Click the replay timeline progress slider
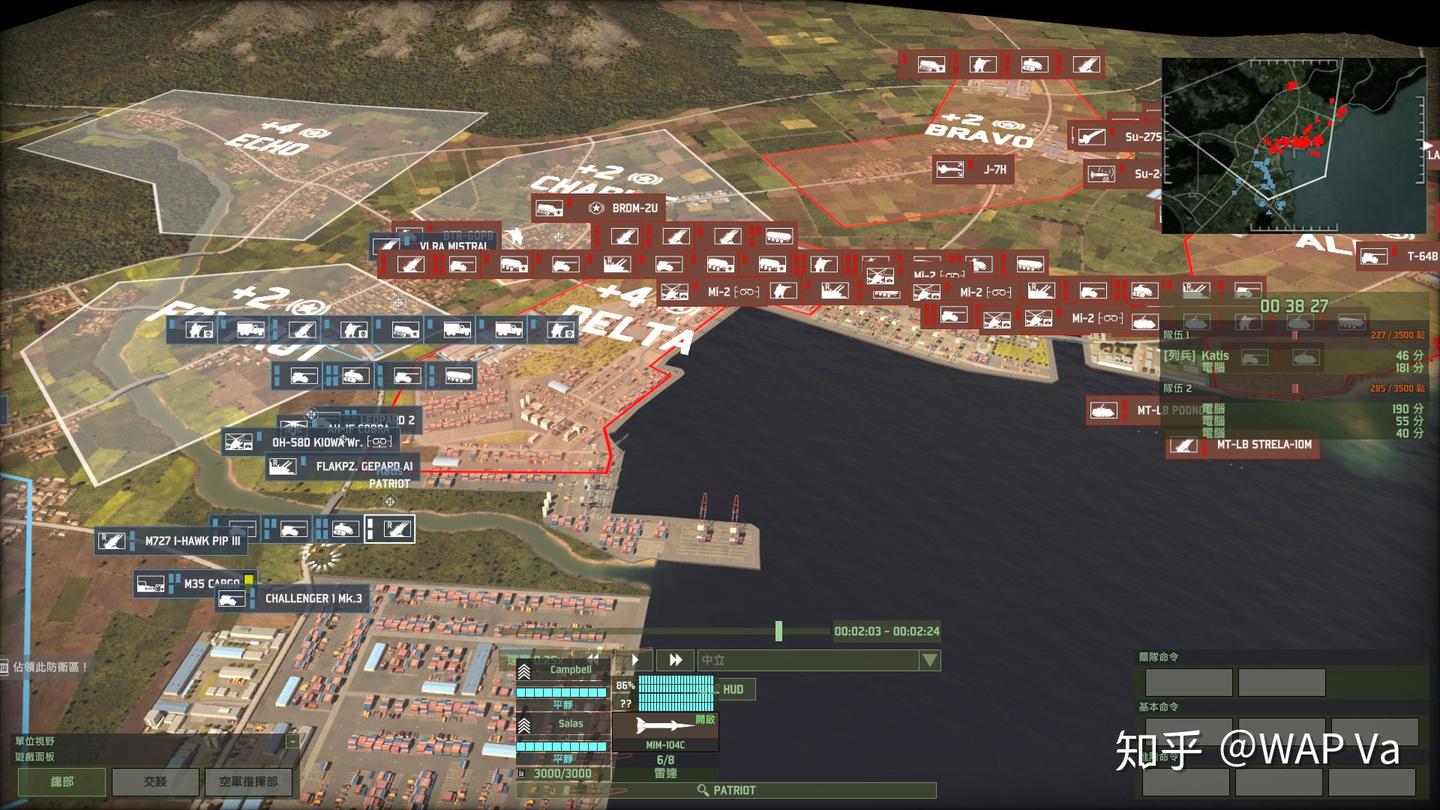This screenshot has width=1440, height=810. (x=778, y=631)
